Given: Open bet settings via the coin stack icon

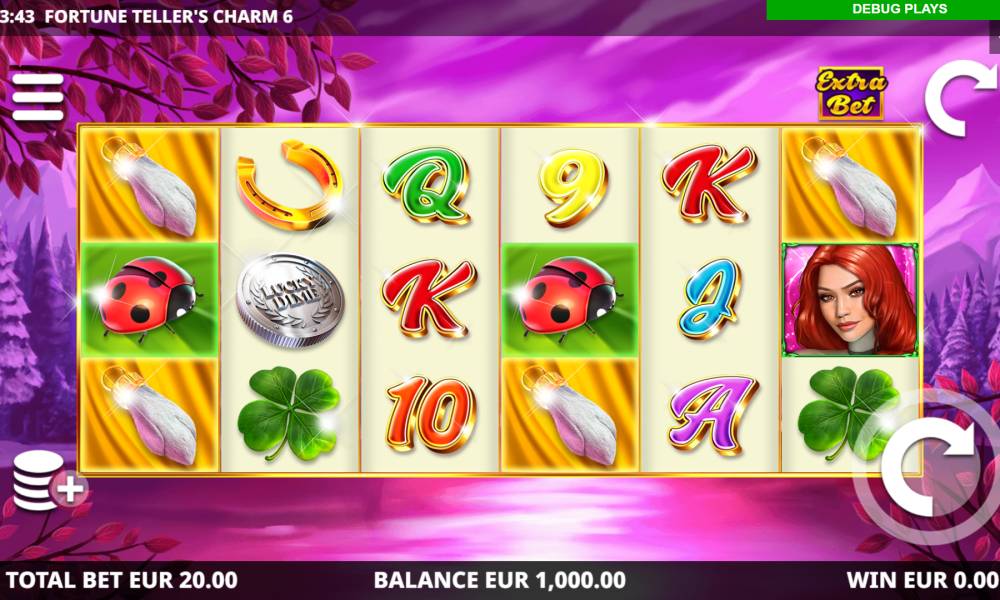Looking at the screenshot, I should click(x=48, y=483).
